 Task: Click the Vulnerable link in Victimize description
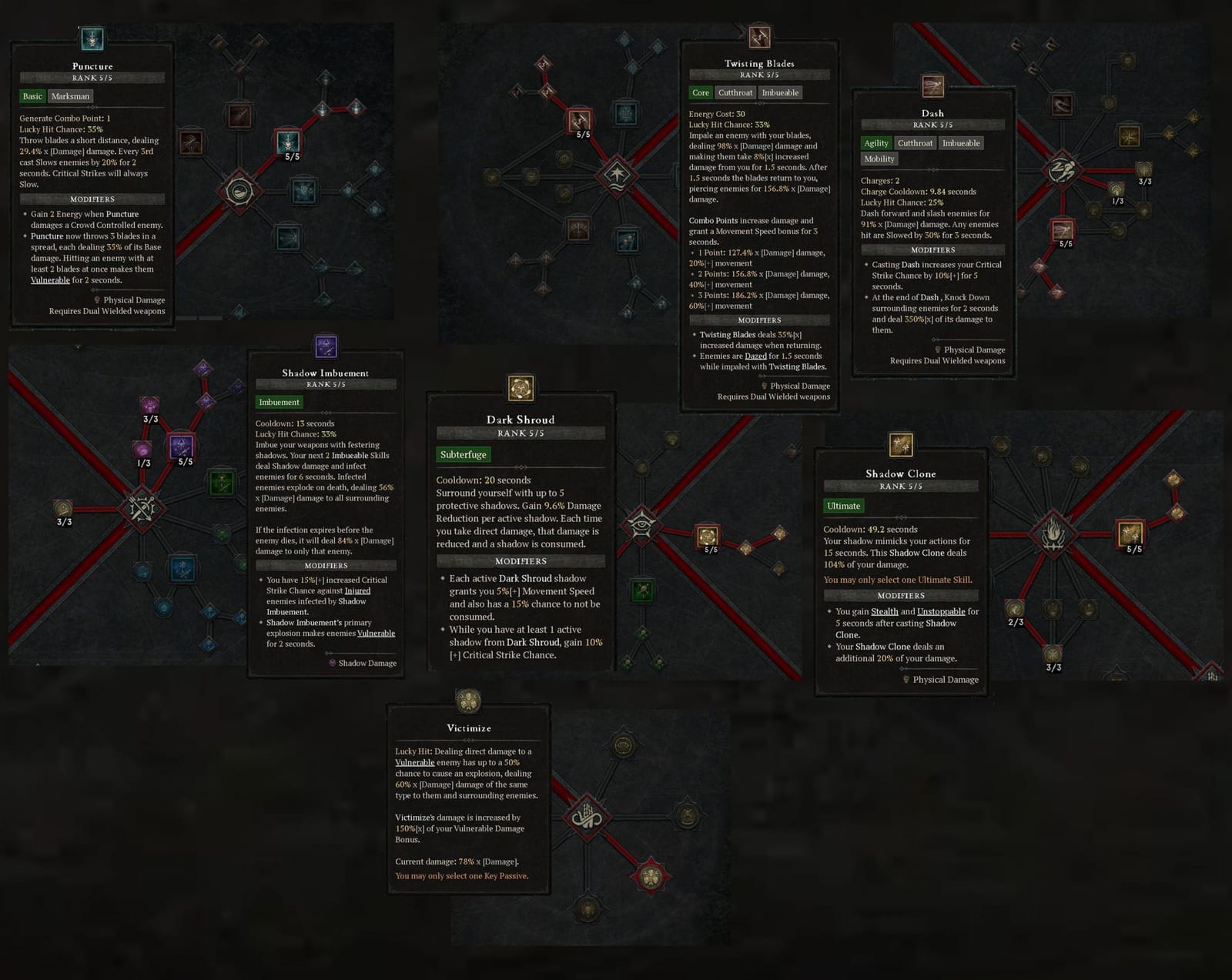point(416,761)
